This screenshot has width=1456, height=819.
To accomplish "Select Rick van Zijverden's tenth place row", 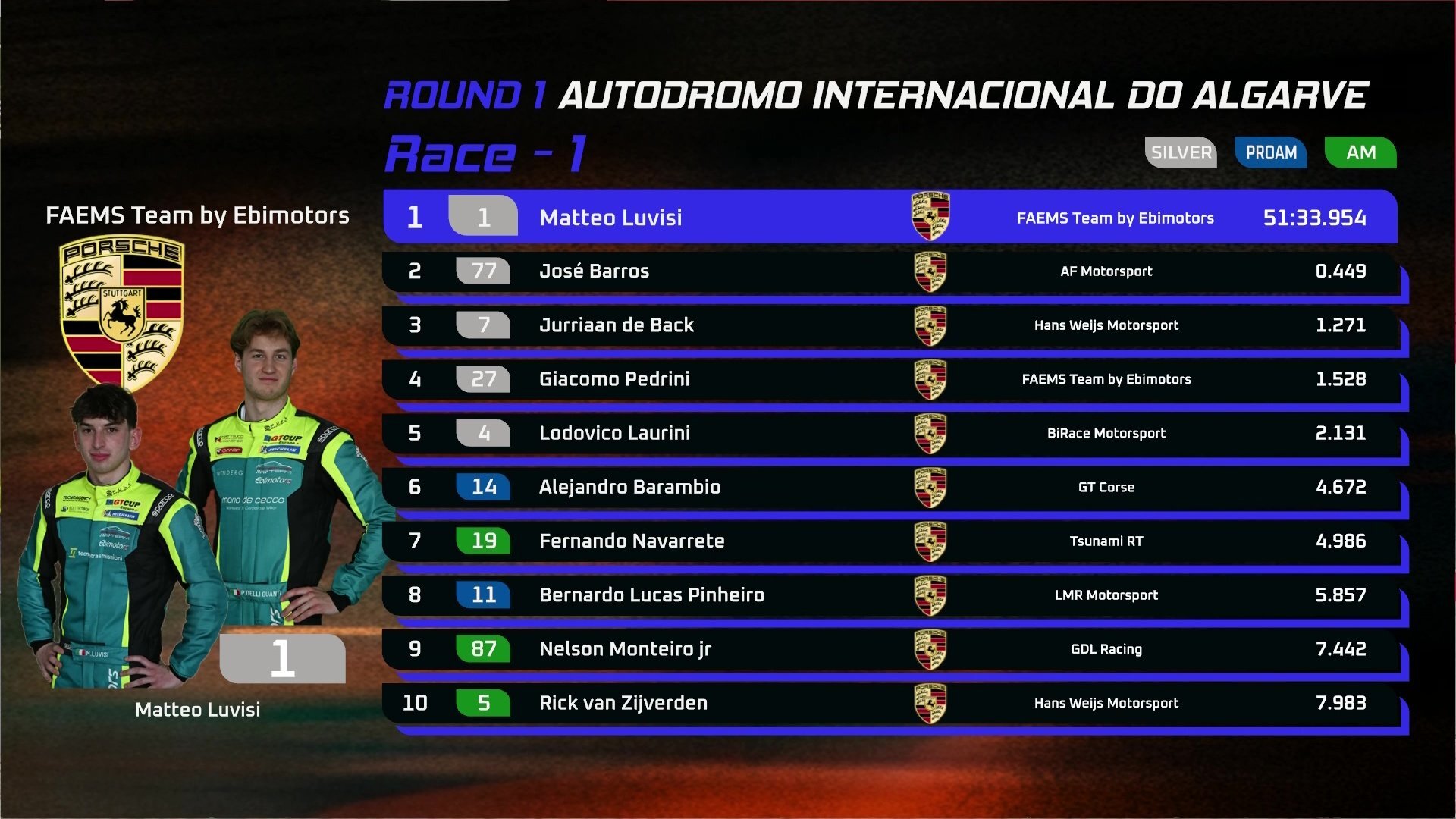I will coord(889,703).
